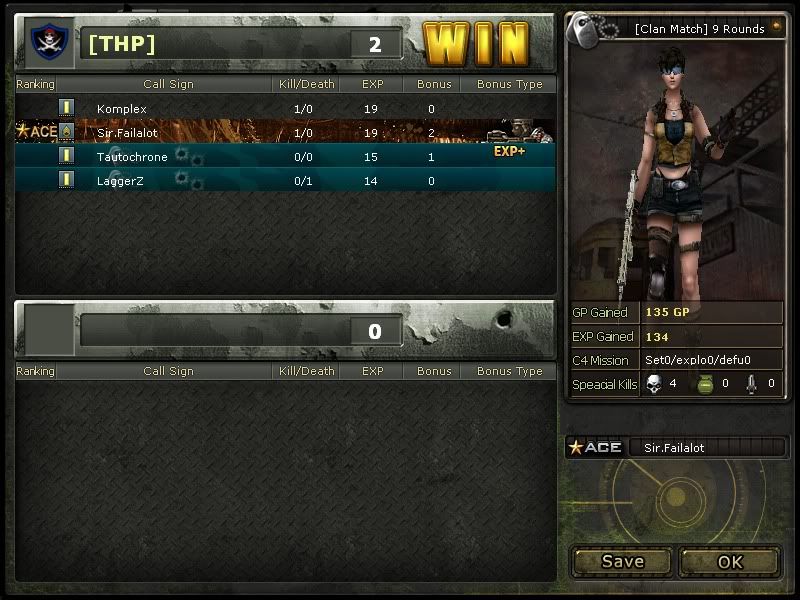Pick LaggerZ's row in the team list
Image resolution: width=800 pixels, height=600 pixels.
click(285, 180)
